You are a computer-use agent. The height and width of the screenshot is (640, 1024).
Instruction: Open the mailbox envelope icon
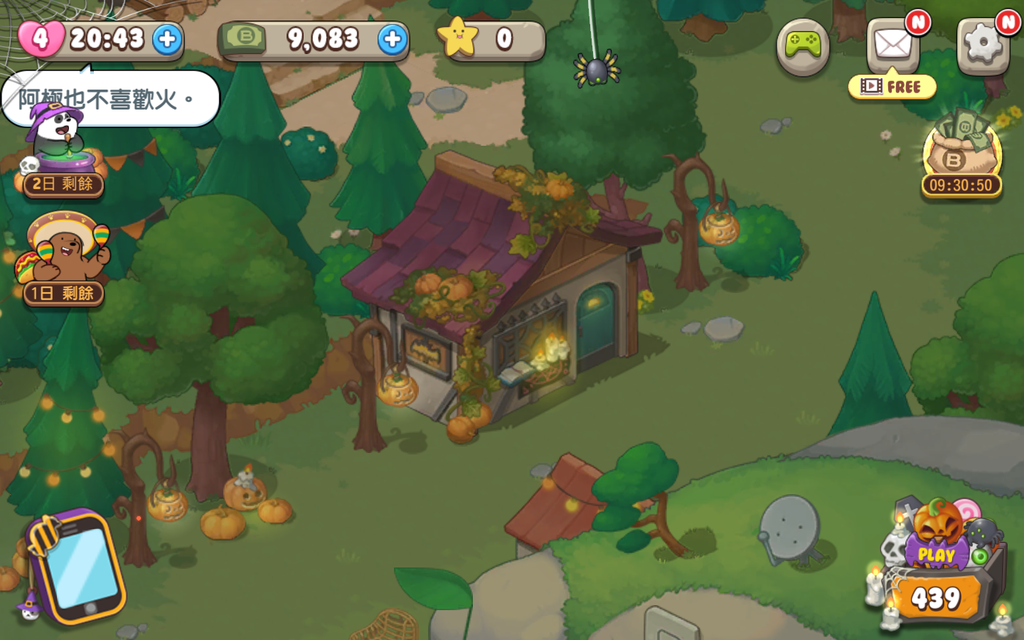[x=892, y=45]
